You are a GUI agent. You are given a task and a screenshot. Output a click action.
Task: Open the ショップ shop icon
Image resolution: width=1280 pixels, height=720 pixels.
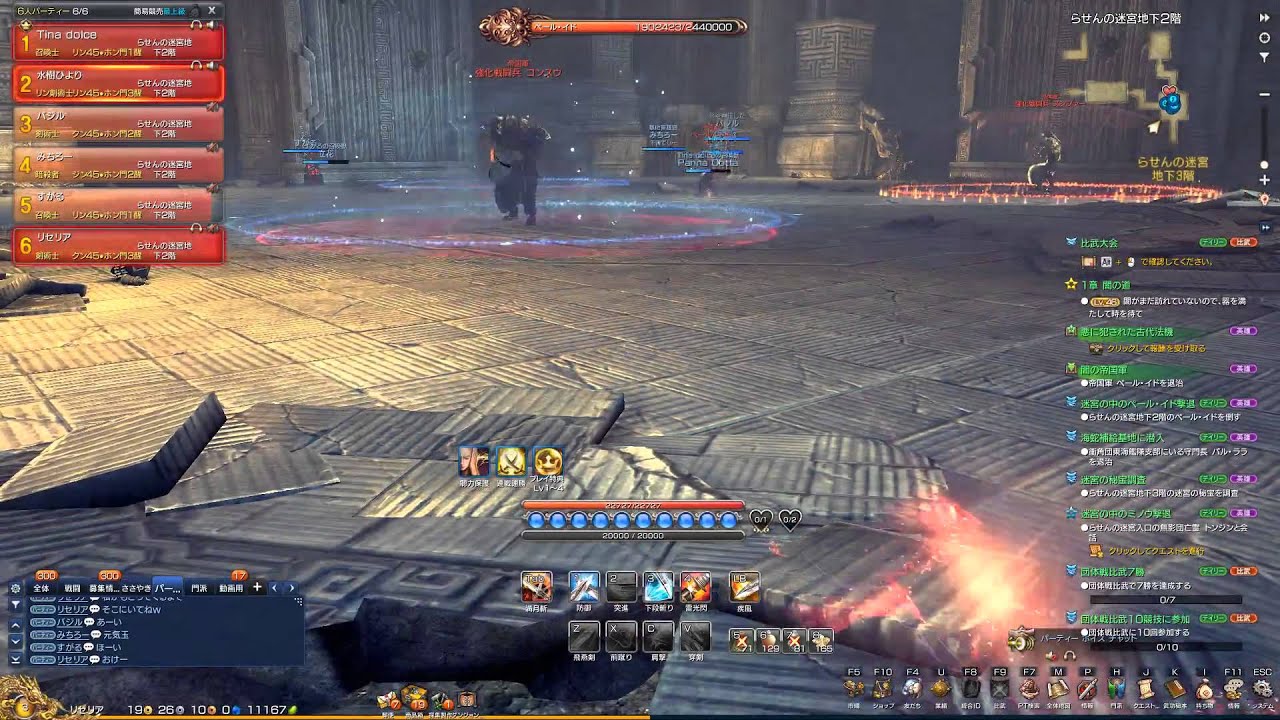pos(882,689)
